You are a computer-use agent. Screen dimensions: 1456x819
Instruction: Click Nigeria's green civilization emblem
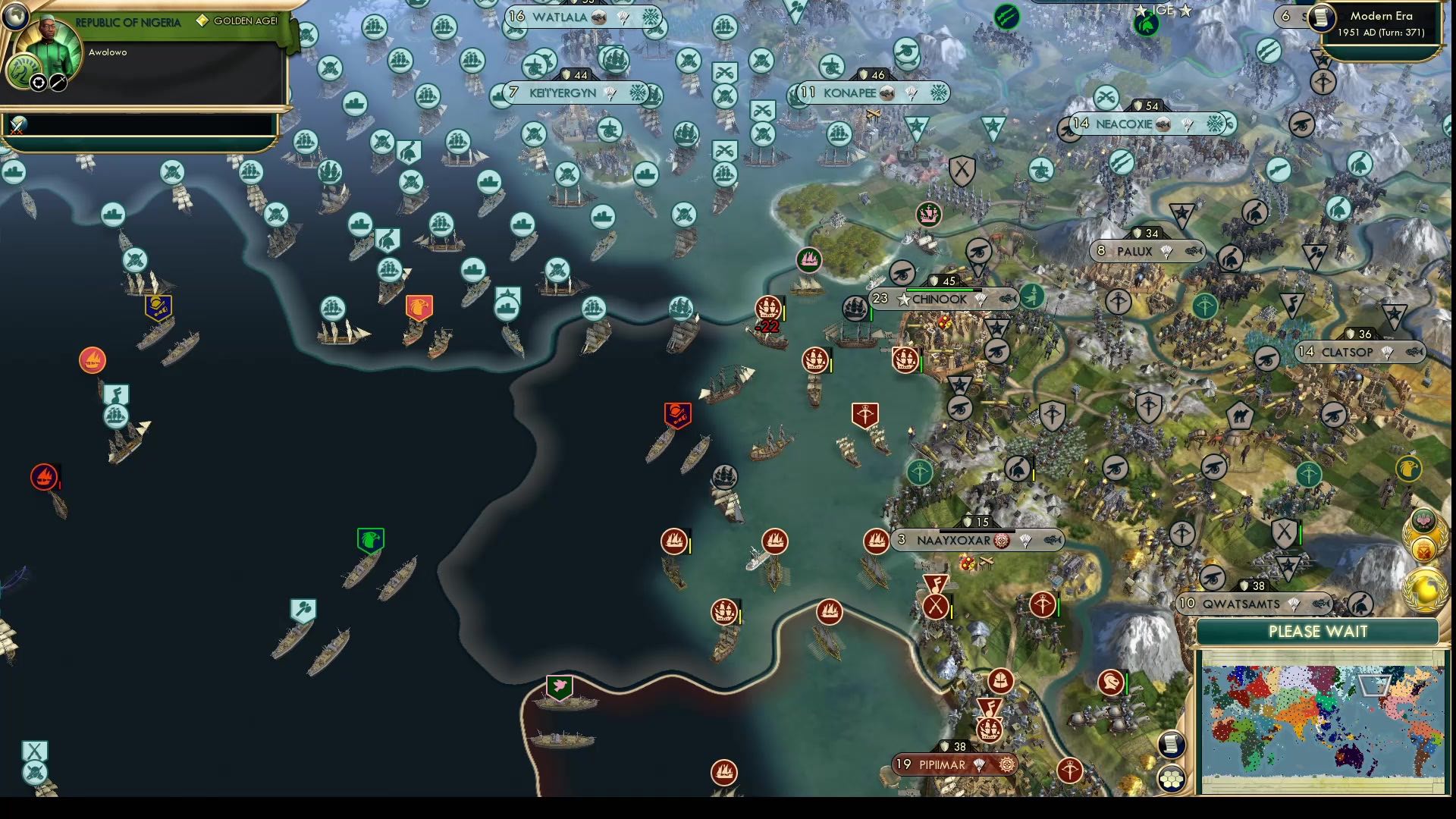pos(26,70)
